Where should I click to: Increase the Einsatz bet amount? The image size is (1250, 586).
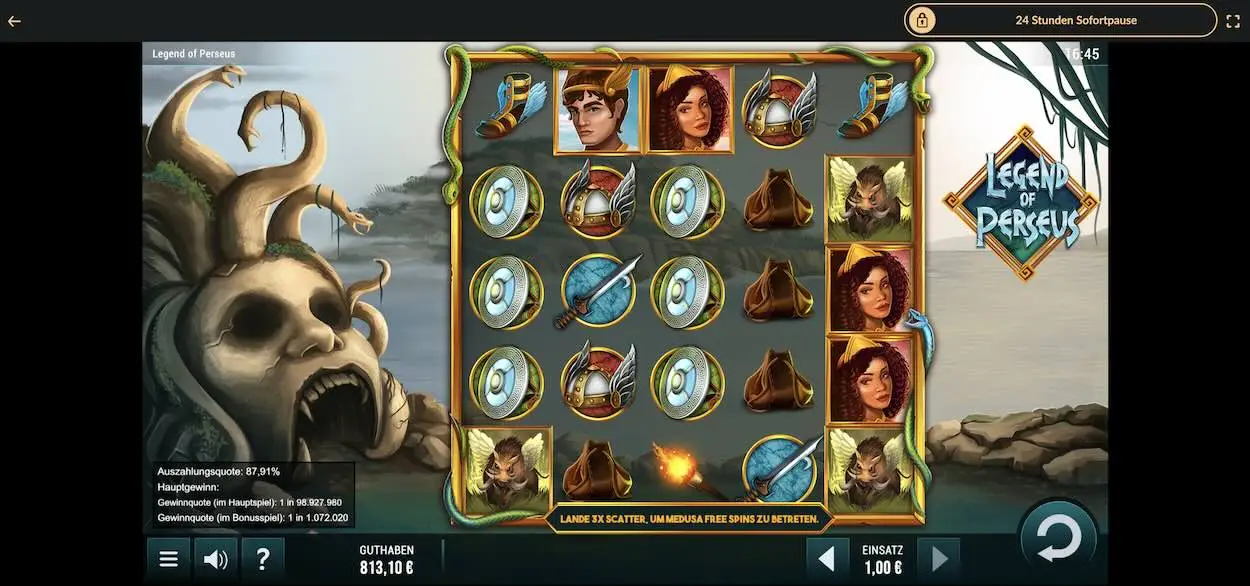click(x=938, y=559)
